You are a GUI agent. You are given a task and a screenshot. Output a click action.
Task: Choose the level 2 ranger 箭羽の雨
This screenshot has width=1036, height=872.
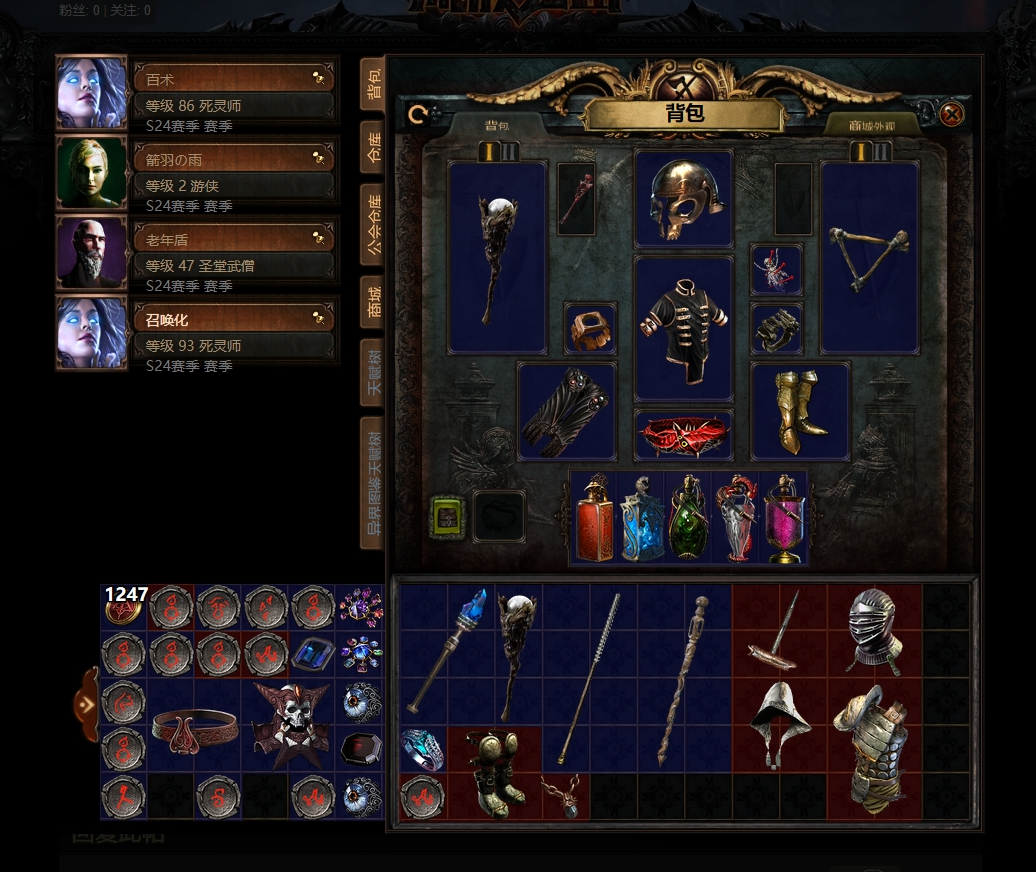coord(234,158)
